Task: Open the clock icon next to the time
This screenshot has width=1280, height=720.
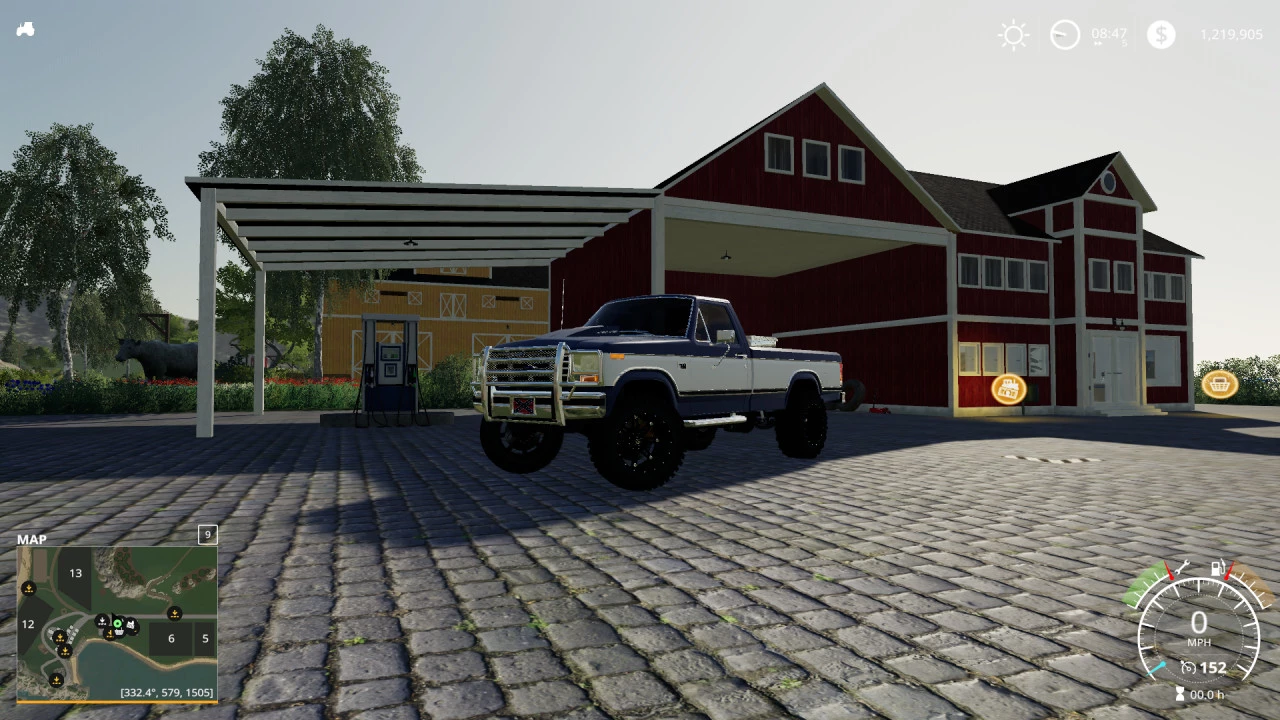Action: pyautogui.click(x=1063, y=33)
